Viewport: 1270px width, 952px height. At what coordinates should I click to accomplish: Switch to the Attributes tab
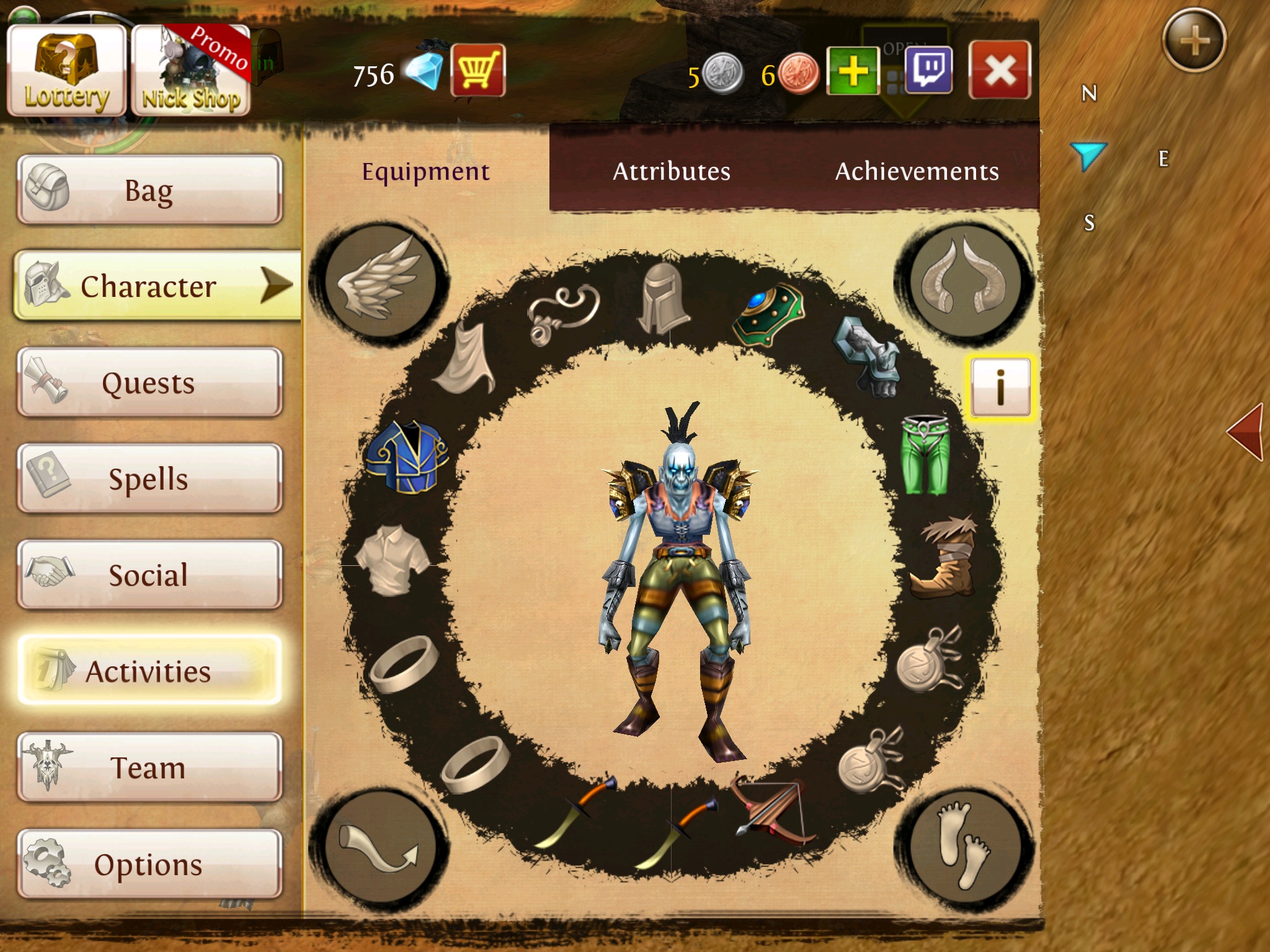(x=671, y=171)
